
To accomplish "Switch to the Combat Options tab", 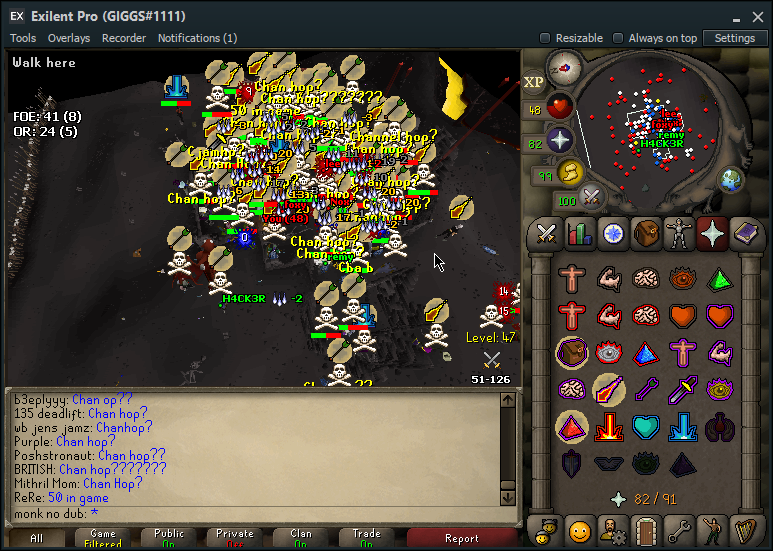I will pos(547,234).
